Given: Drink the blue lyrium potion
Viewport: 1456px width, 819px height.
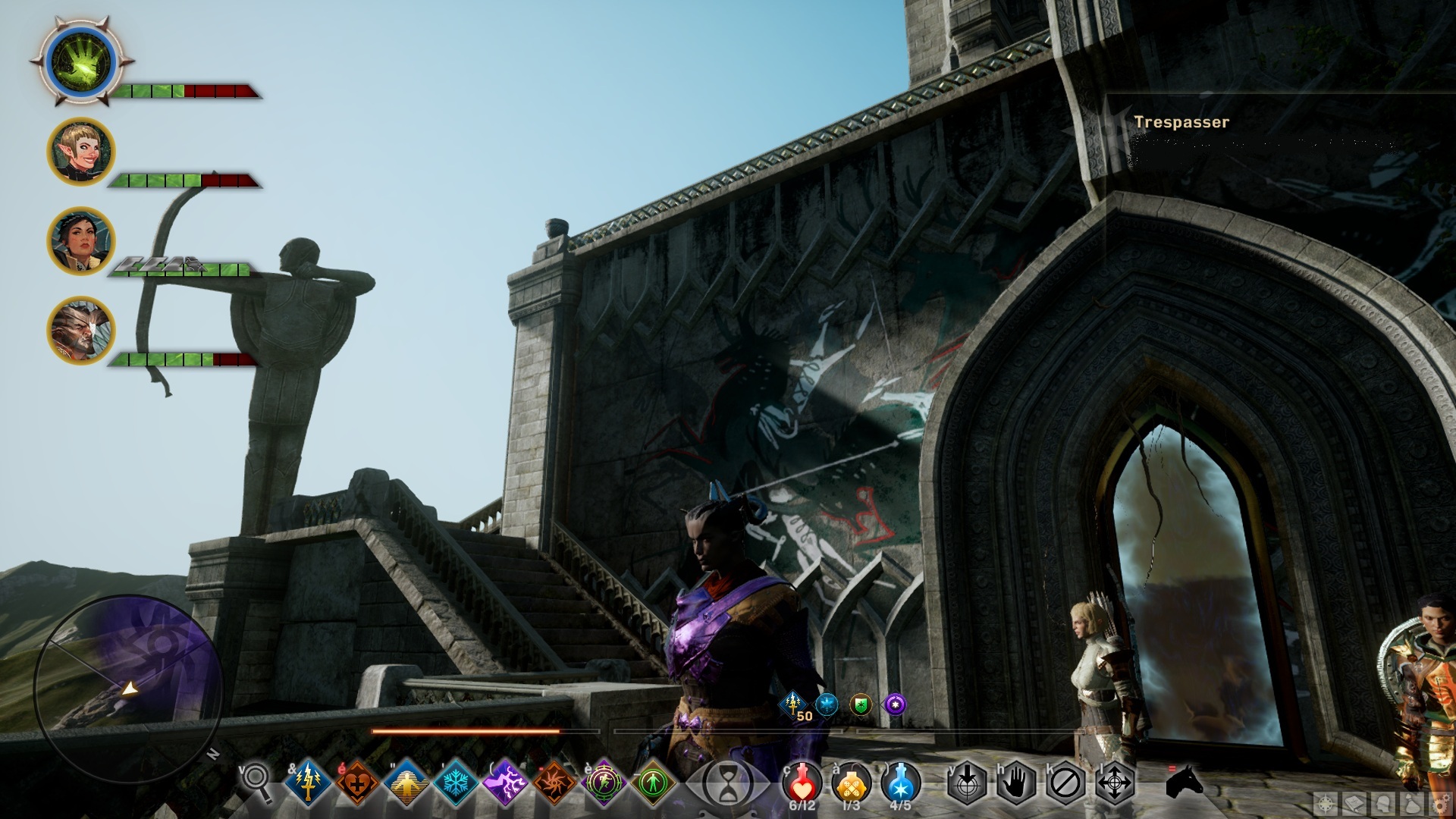Looking at the screenshot, I should [x=901, y=783].
